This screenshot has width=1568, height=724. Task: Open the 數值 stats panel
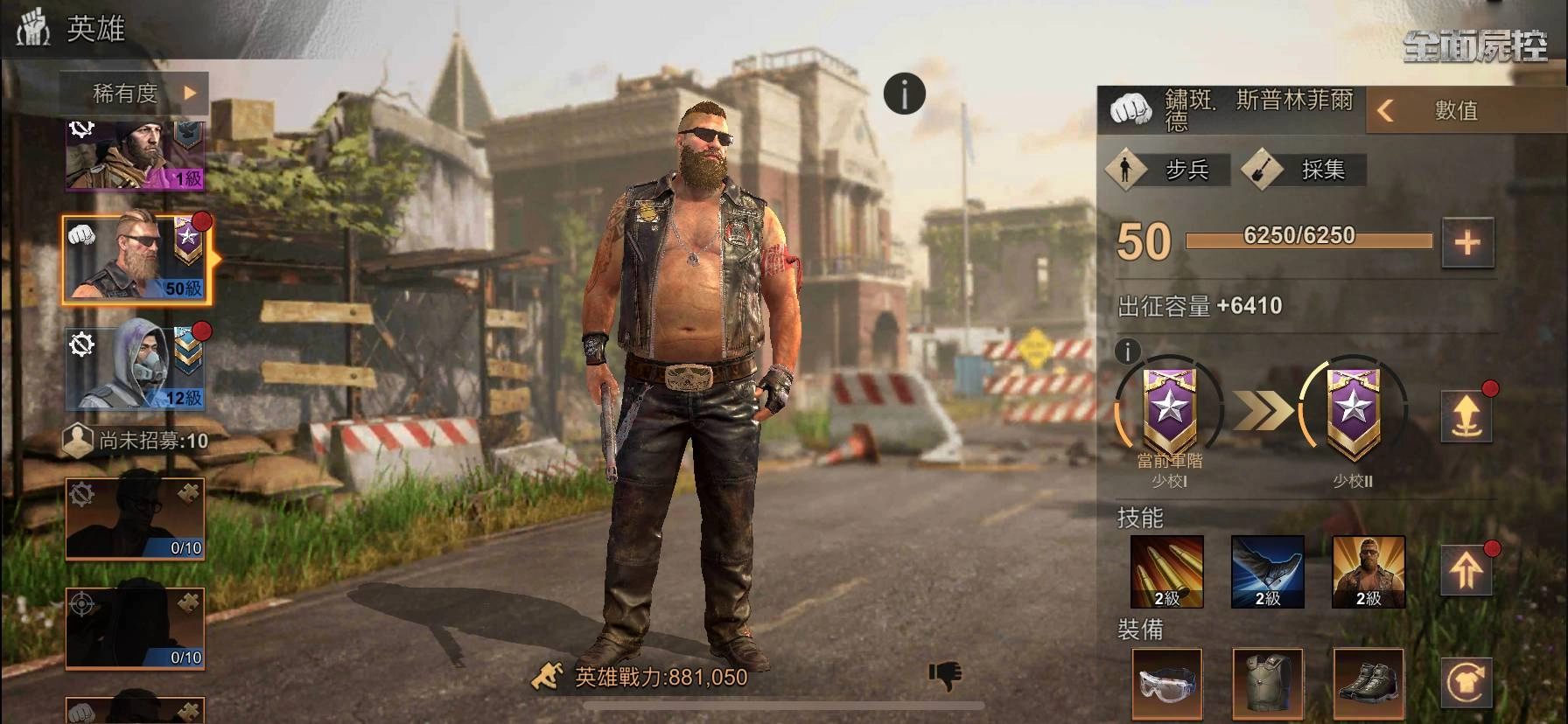(x=1454, y=110)
